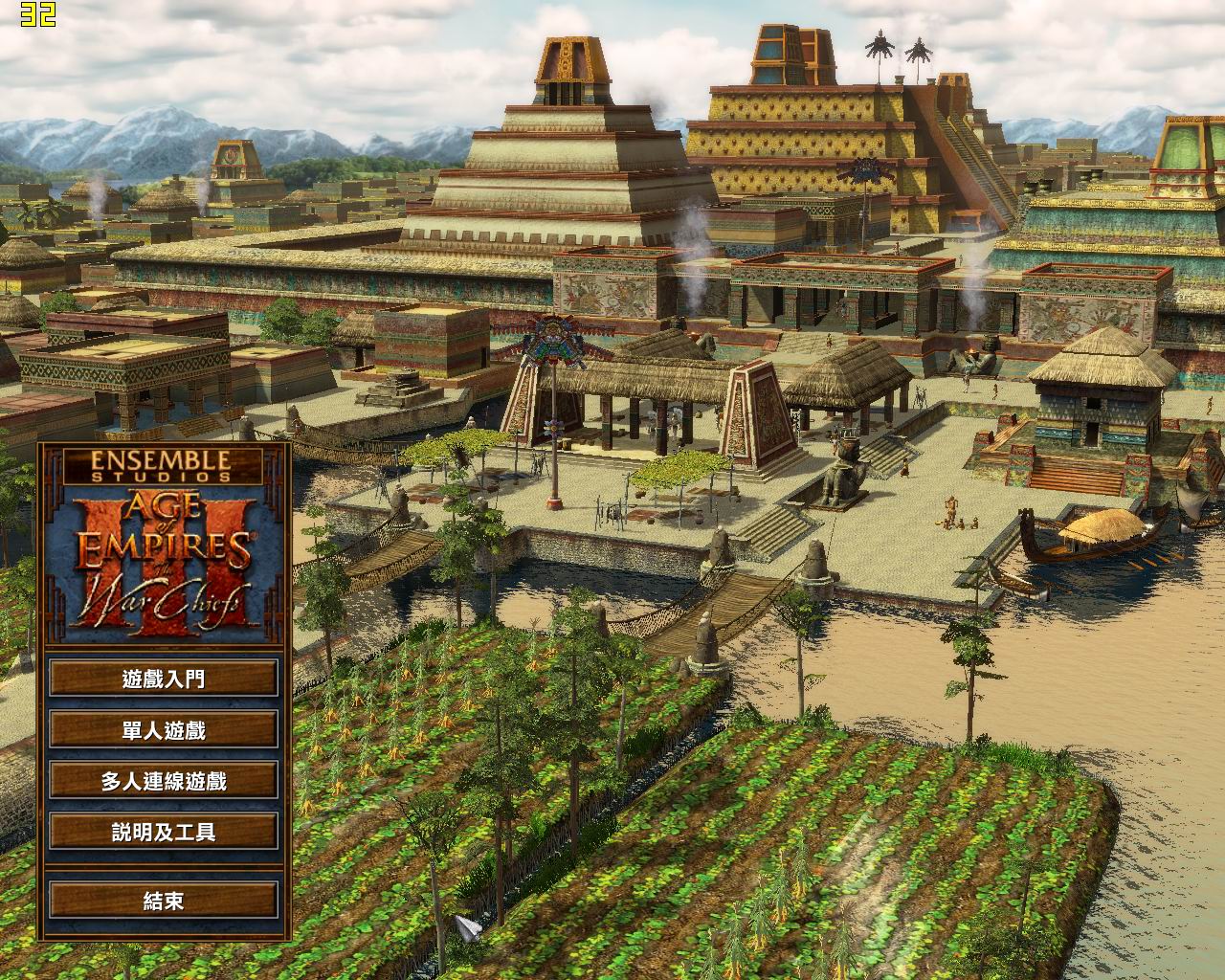This screenshot has height=980, width=1225.
Task: Open 說明及工具 help and tools
Action: [x=164, y=832]
